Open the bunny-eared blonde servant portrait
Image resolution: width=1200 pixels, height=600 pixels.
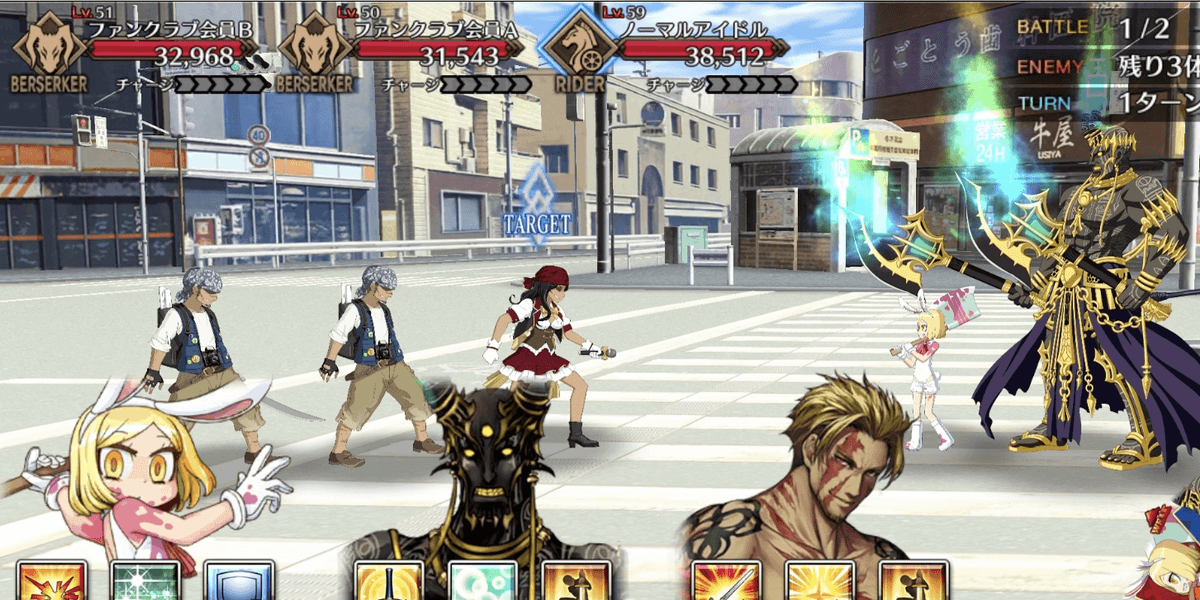coord(140,470)
